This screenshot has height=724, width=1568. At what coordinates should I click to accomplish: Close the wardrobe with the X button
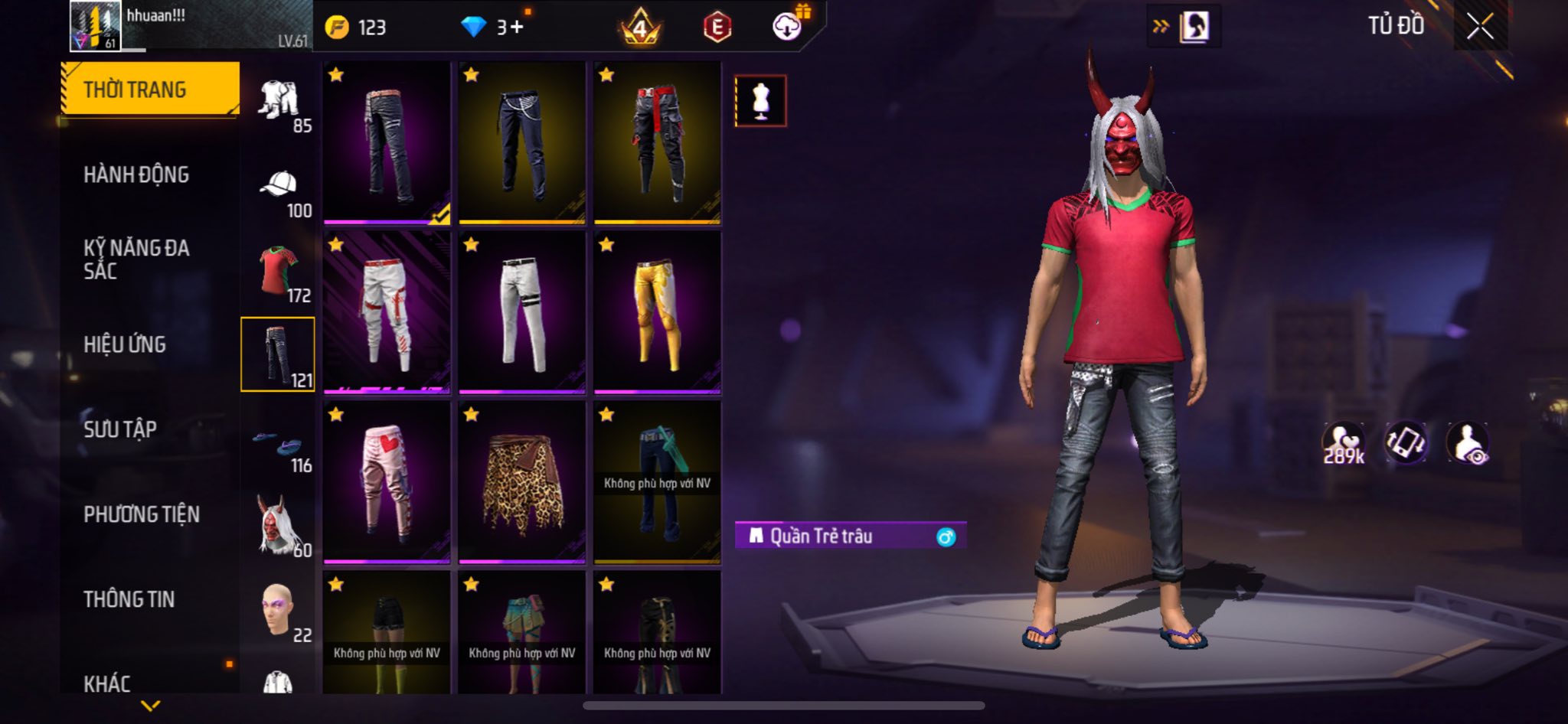pos(1480,27)
